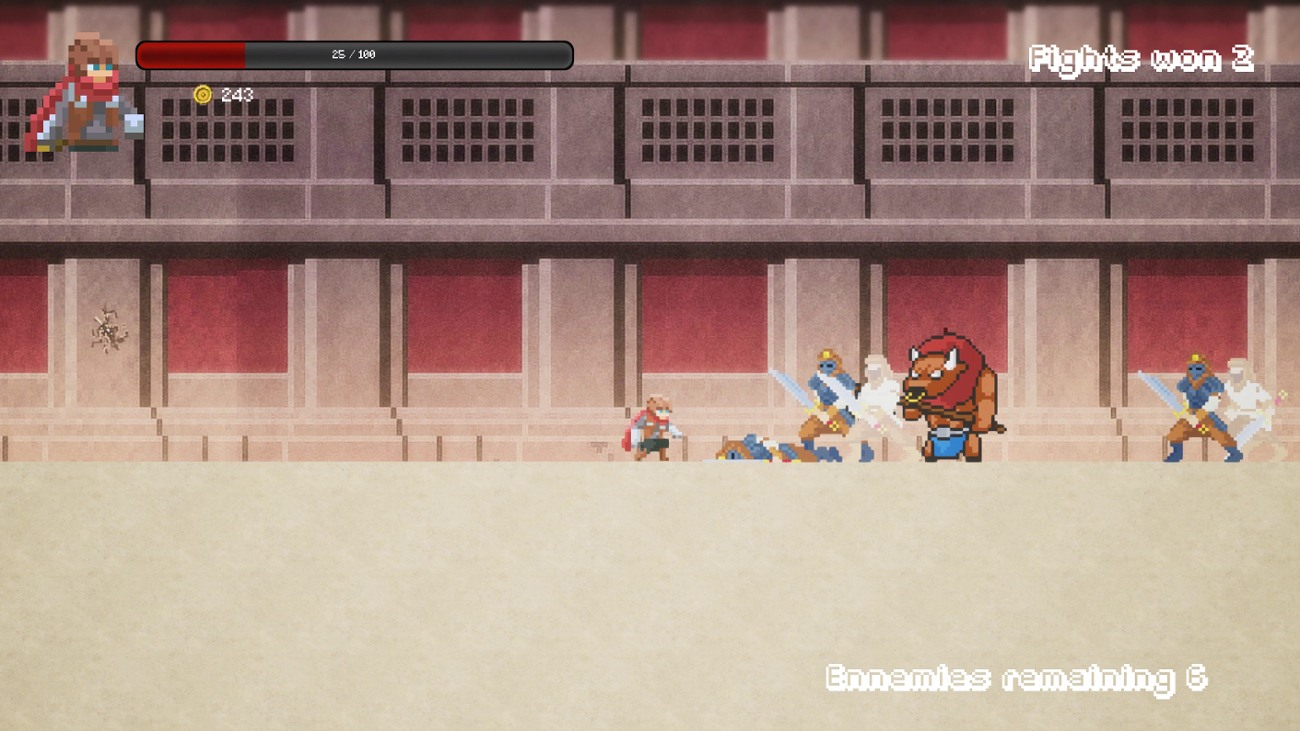This screenshot has height=731, width=1300.
Task: Click the 243 coin count
Action: (x=237, y=93)
